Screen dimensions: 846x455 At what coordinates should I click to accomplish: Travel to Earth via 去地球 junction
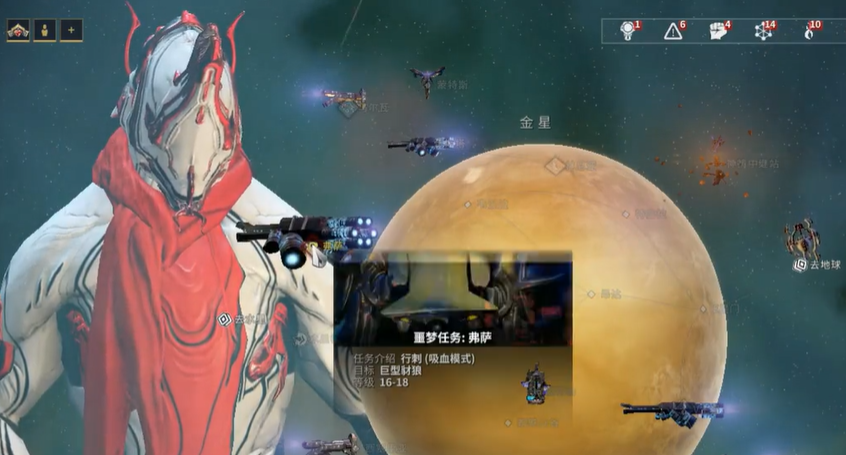coord(801,264)
